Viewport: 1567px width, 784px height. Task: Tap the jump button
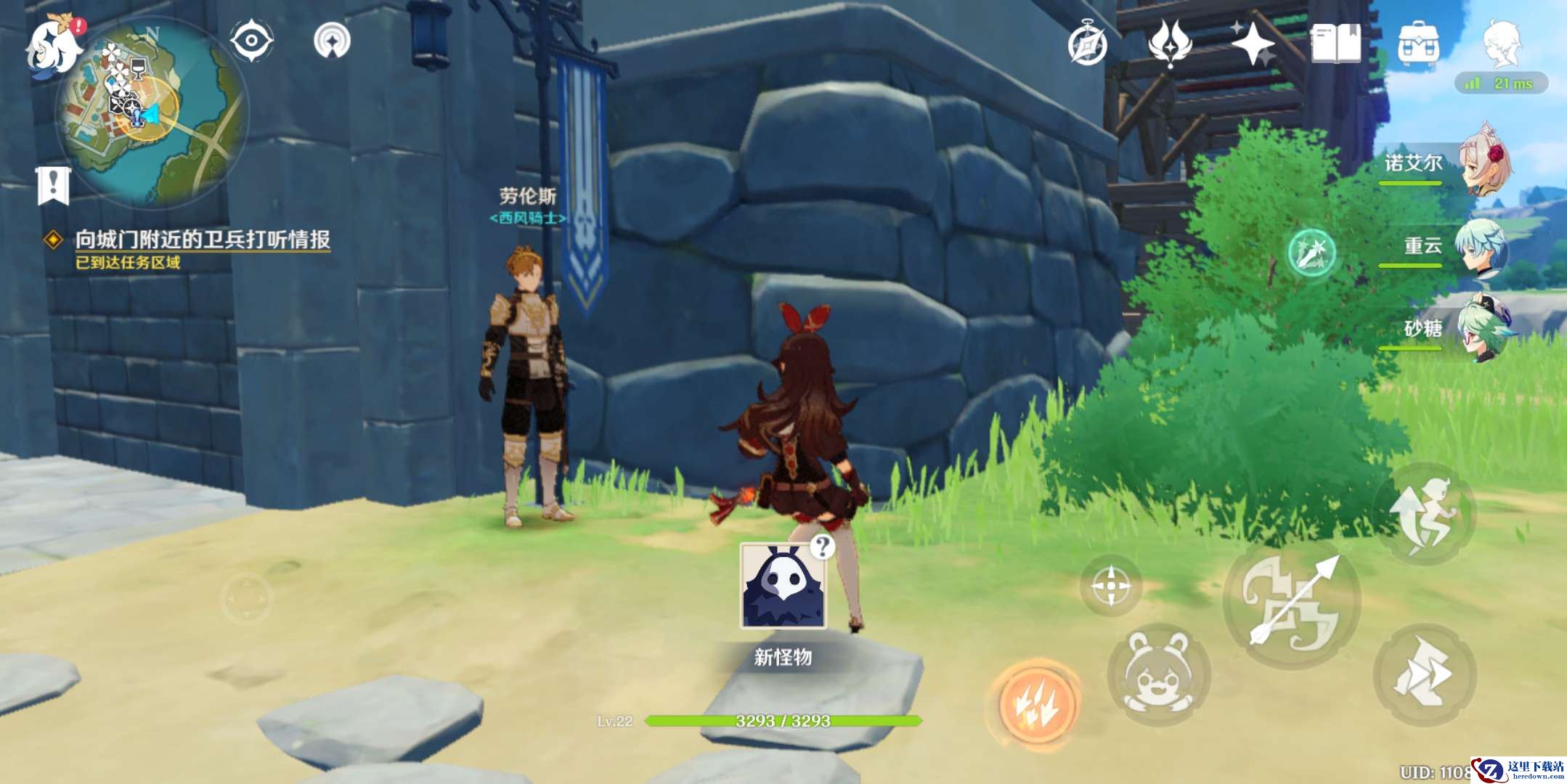1424,514
